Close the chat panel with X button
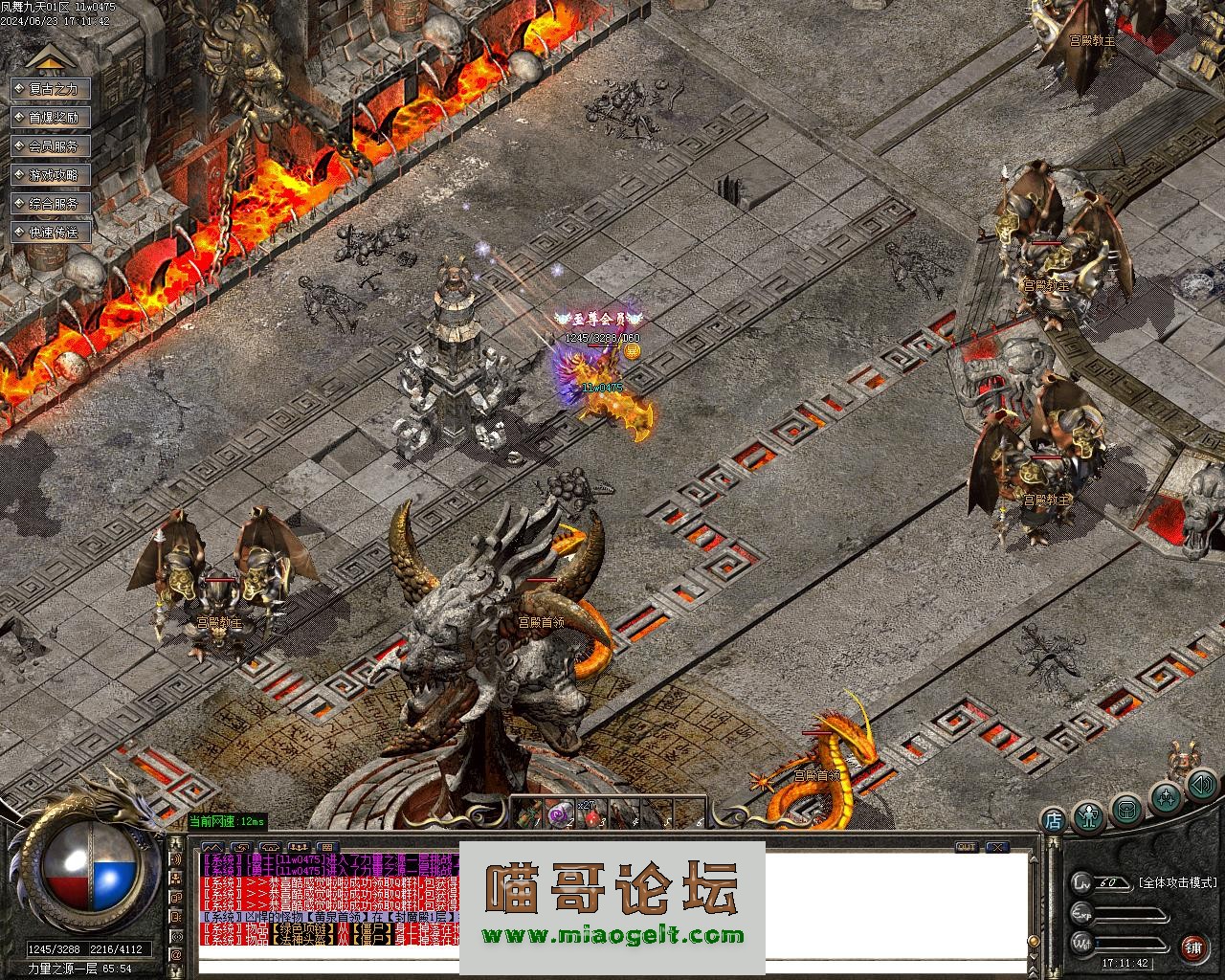The image size is (1225, 980). (997, 847)
